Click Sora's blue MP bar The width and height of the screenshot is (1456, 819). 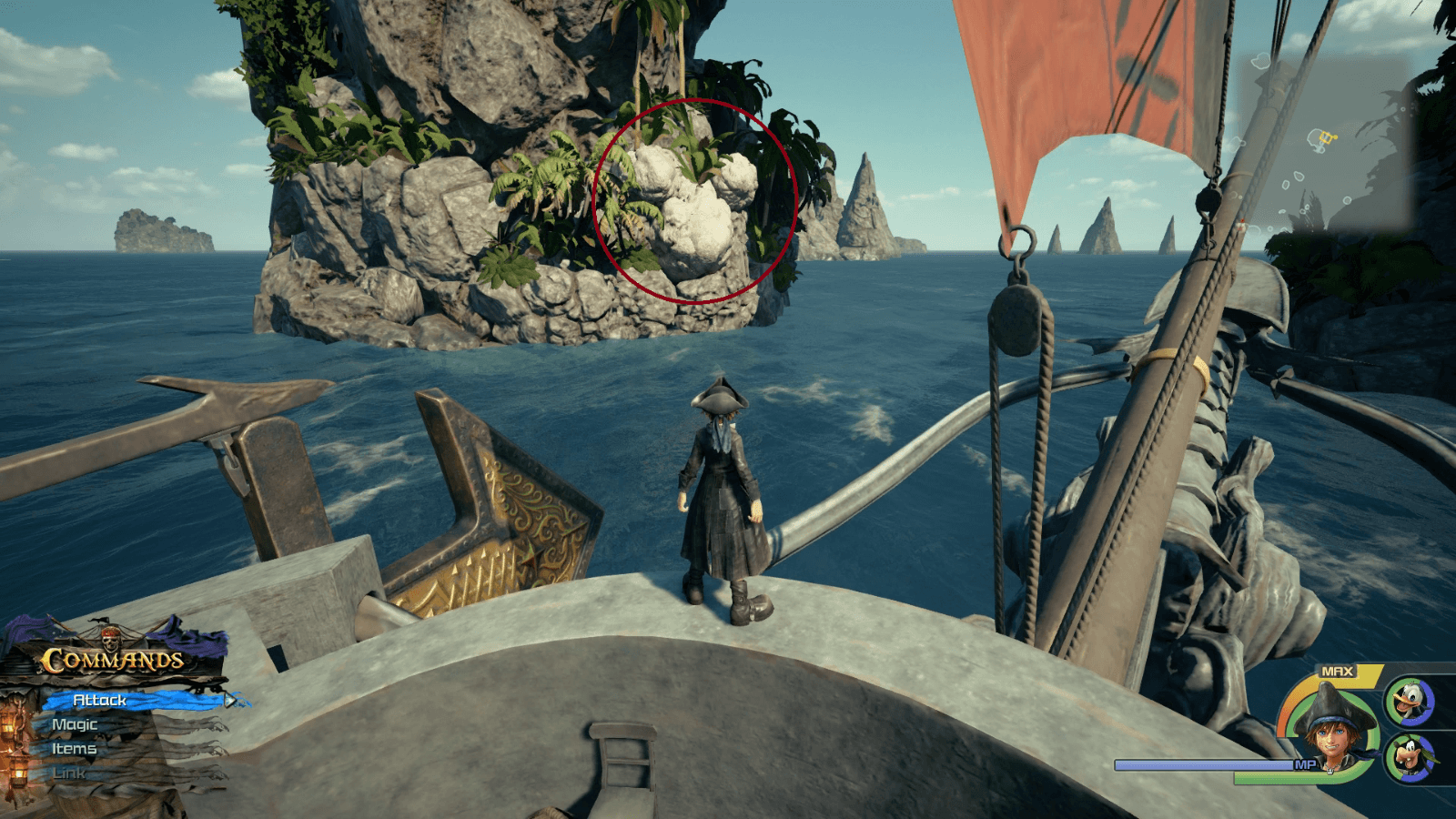coord(1206,765)
